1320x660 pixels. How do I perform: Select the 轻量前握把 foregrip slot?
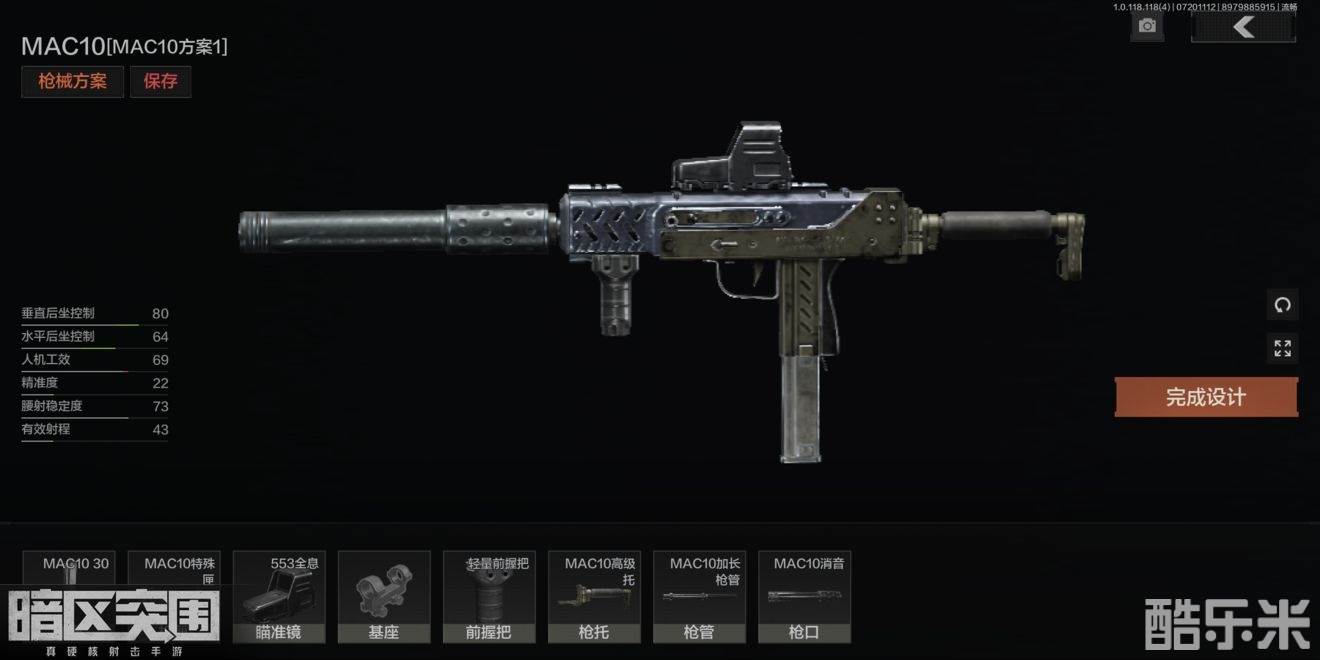pyautogui.click(x=489, y=596)
